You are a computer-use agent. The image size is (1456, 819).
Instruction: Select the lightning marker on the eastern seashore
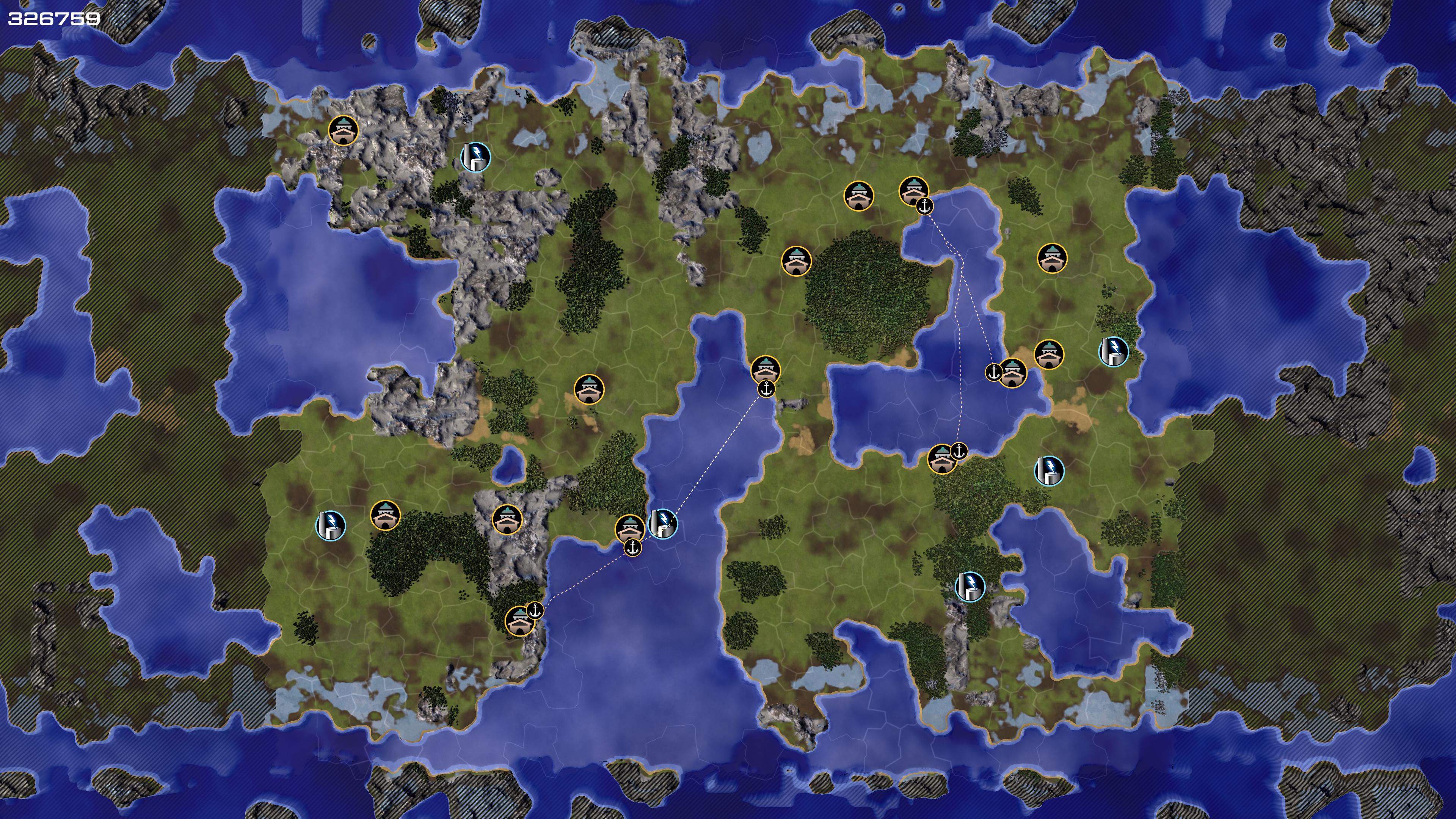point(1114,351)
